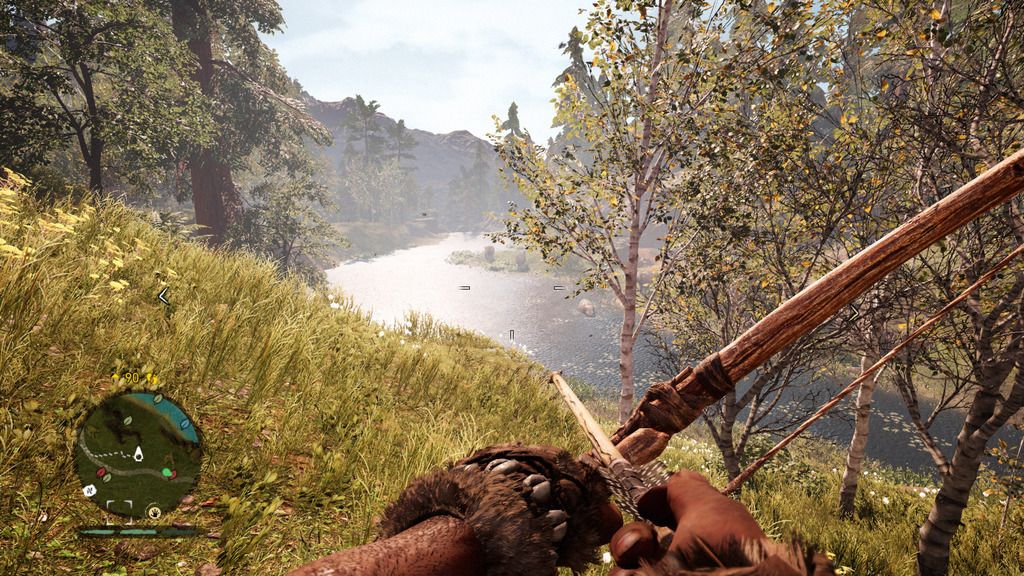
Task: Click the circular minimap
Action: (138, 453)
